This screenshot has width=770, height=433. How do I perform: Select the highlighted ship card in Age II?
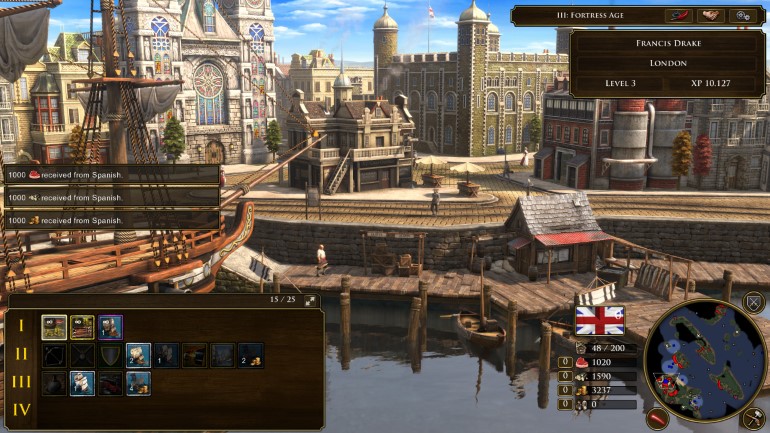[x=139, y=354]
